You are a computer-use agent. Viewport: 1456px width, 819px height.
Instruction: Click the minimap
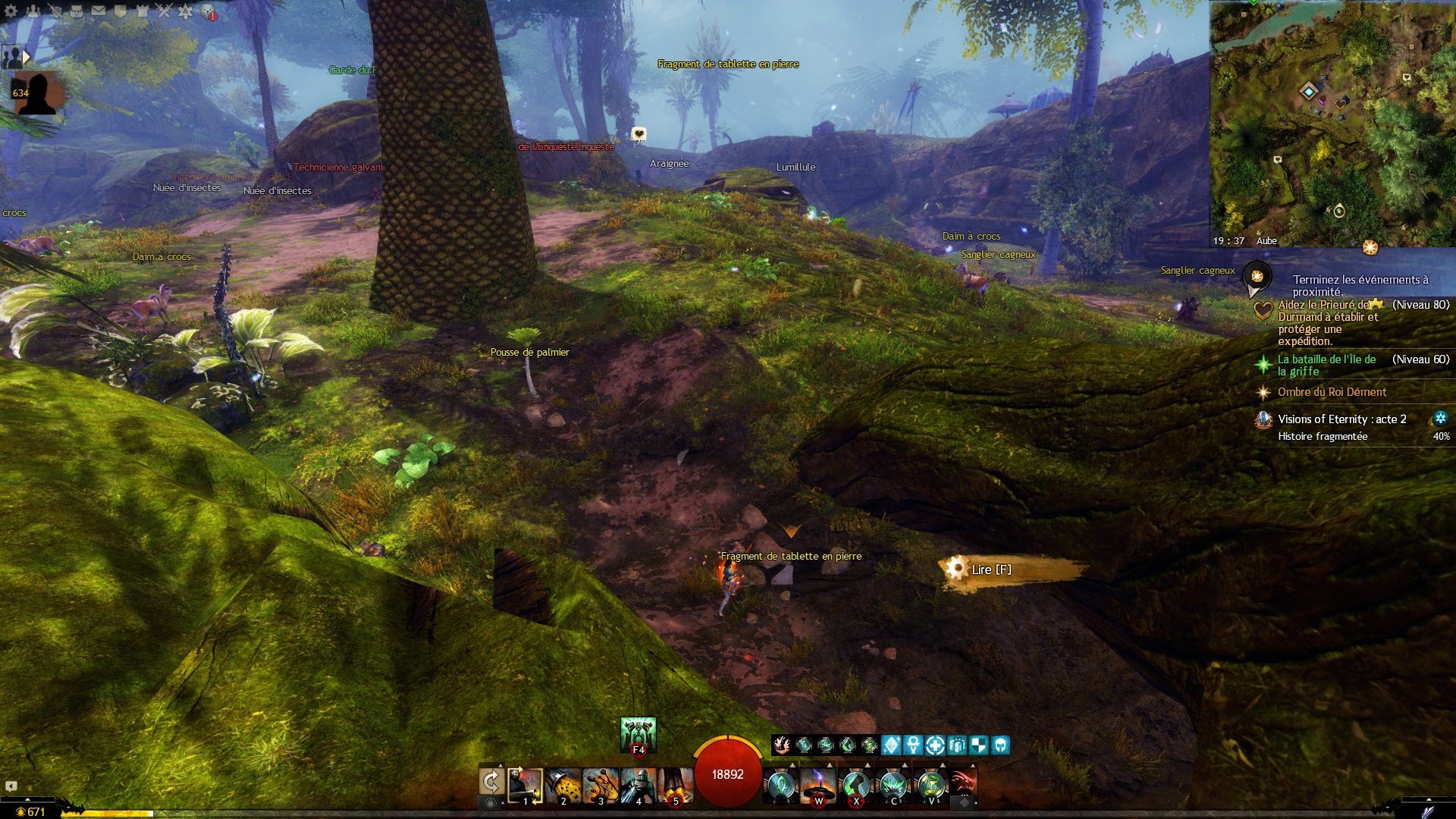pos(1332,121)
